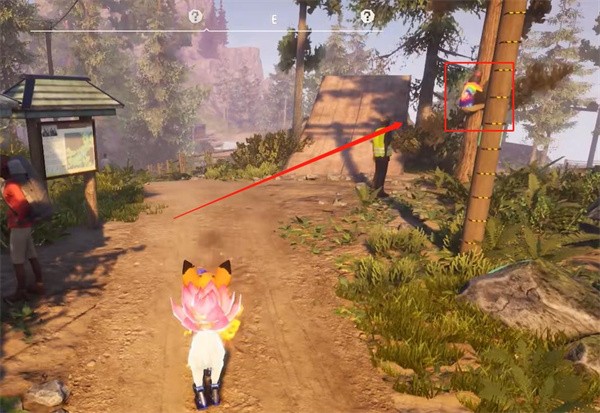Click the question mark marker left of compass E
The height and width of the screenshot is (413, 600).
pyautogui.click(x=196, y=17)
